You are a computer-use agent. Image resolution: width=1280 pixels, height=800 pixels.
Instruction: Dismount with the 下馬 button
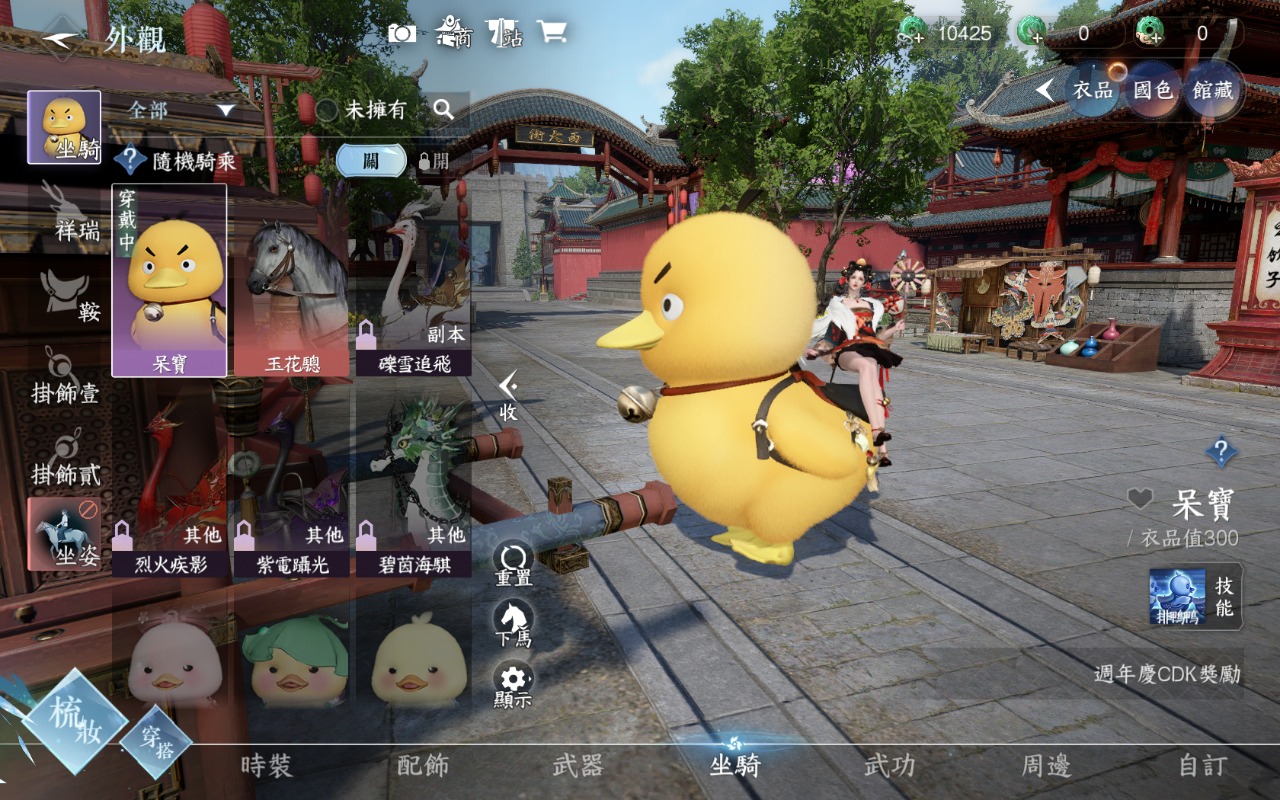tap(513, 624)
